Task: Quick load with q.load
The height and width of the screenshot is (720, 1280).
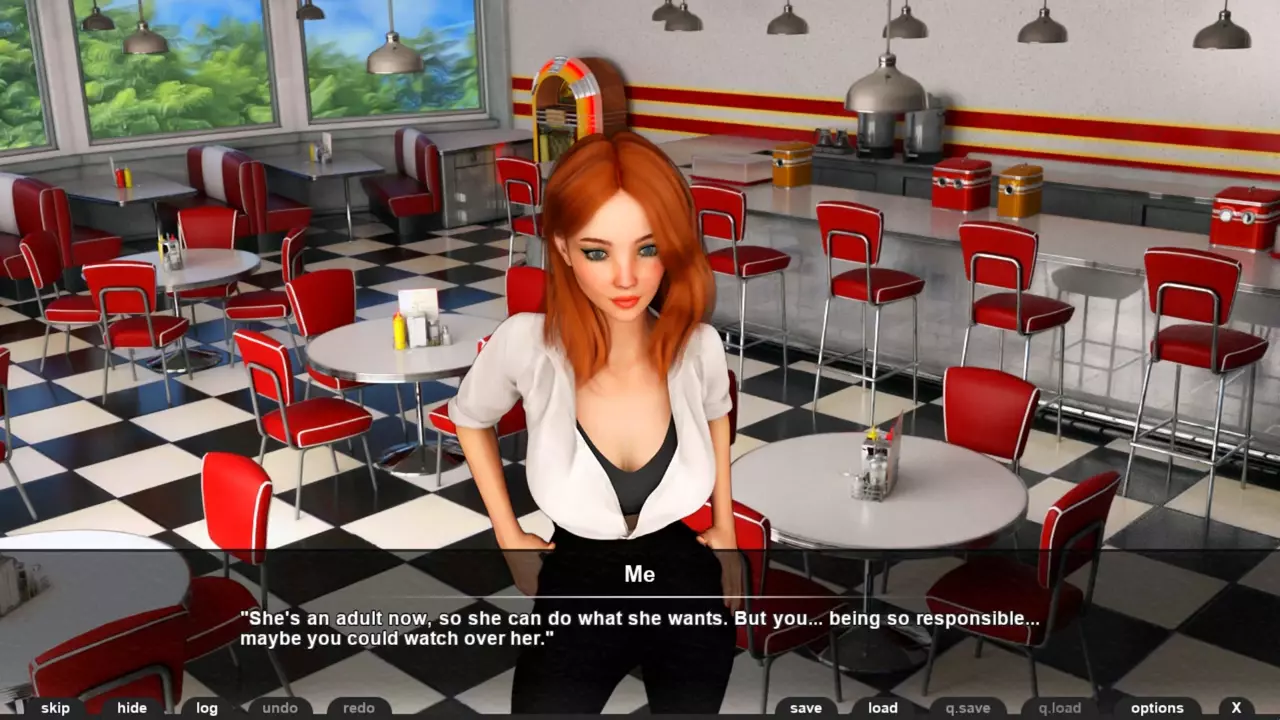Action: 1059,708
